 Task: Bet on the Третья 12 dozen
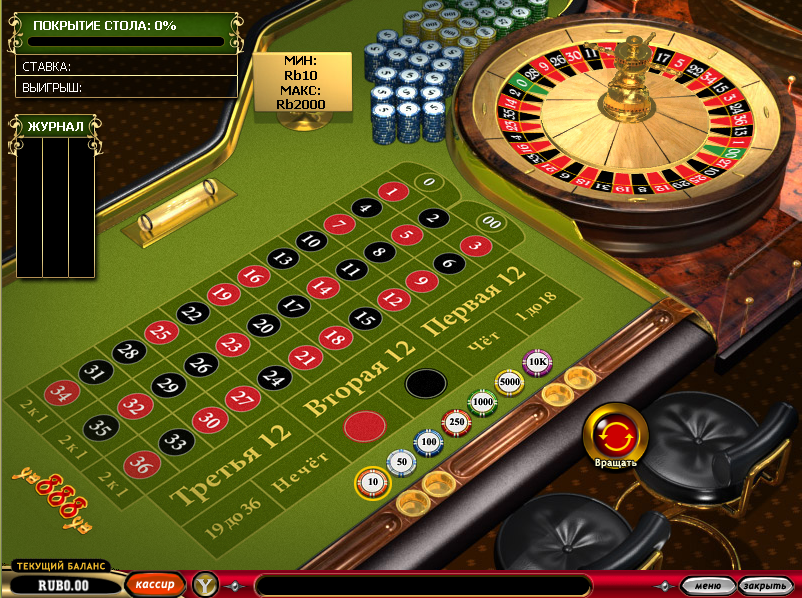232,462
